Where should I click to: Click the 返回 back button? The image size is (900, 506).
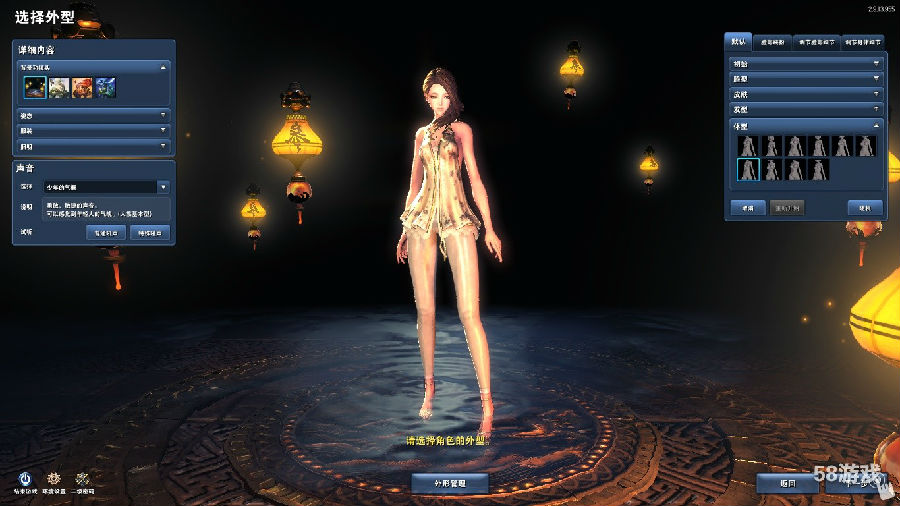coord(789,483)
